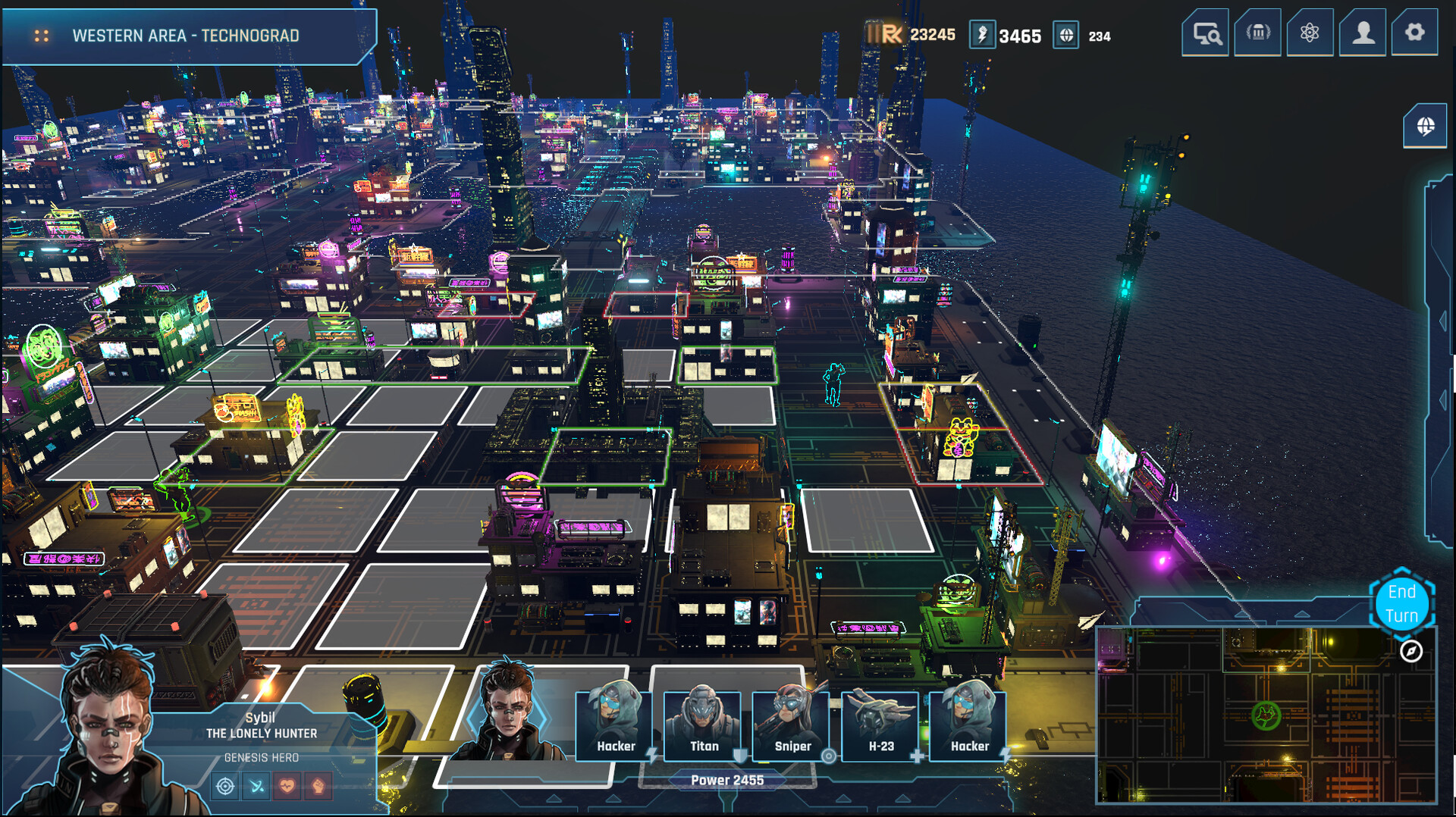The width and height of the screenshot is (1456, 817).
Task: Open the player profile silhouette button
Action: 1363,33
